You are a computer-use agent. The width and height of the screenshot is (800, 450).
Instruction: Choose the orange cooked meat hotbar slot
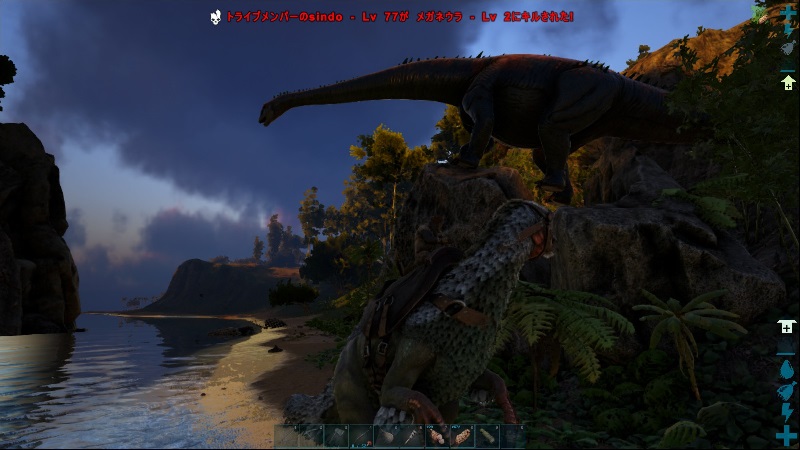pos(462,436)
